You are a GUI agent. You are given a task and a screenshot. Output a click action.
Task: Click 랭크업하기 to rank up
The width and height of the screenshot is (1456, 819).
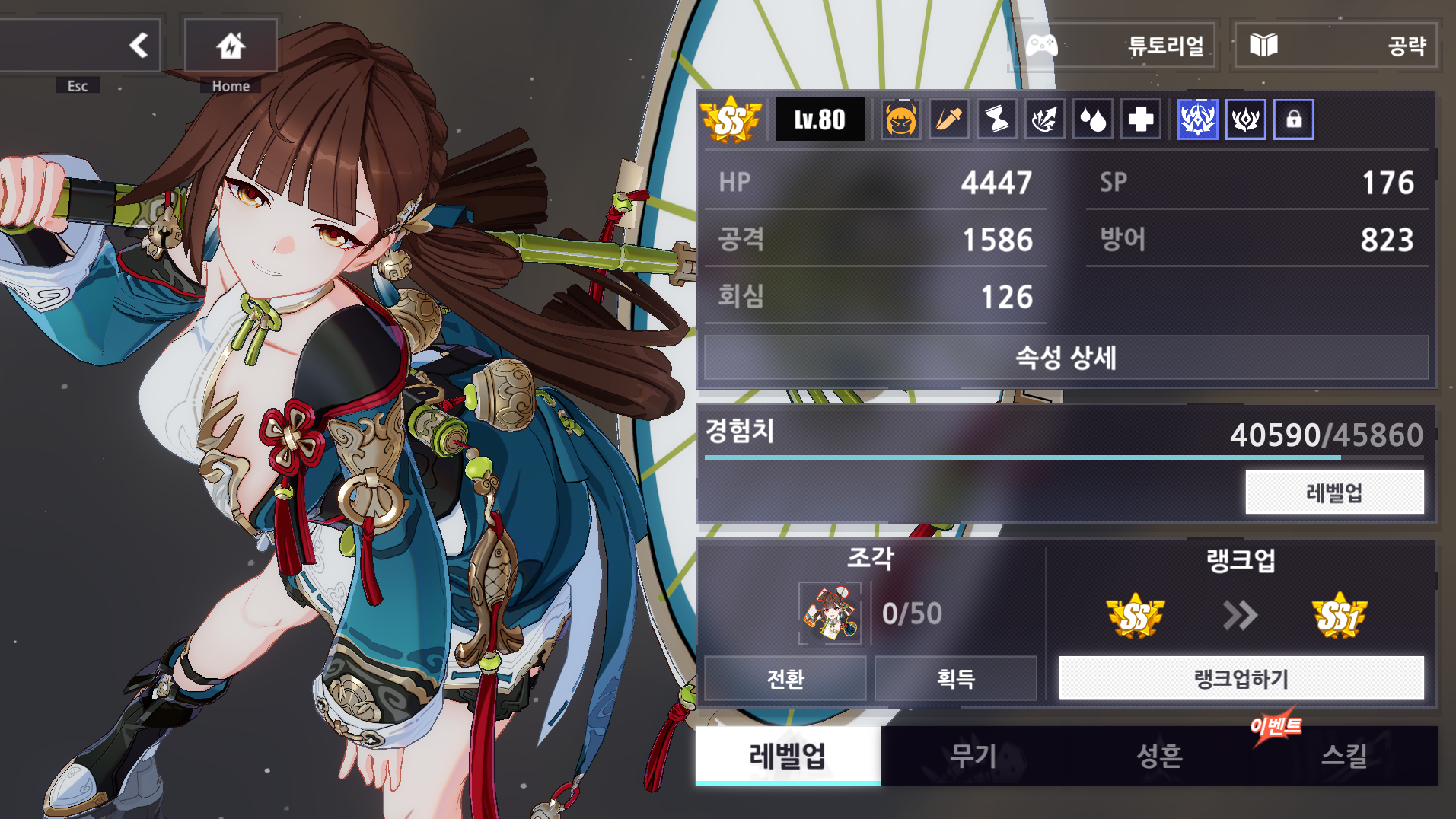[x=1241, y=678]
